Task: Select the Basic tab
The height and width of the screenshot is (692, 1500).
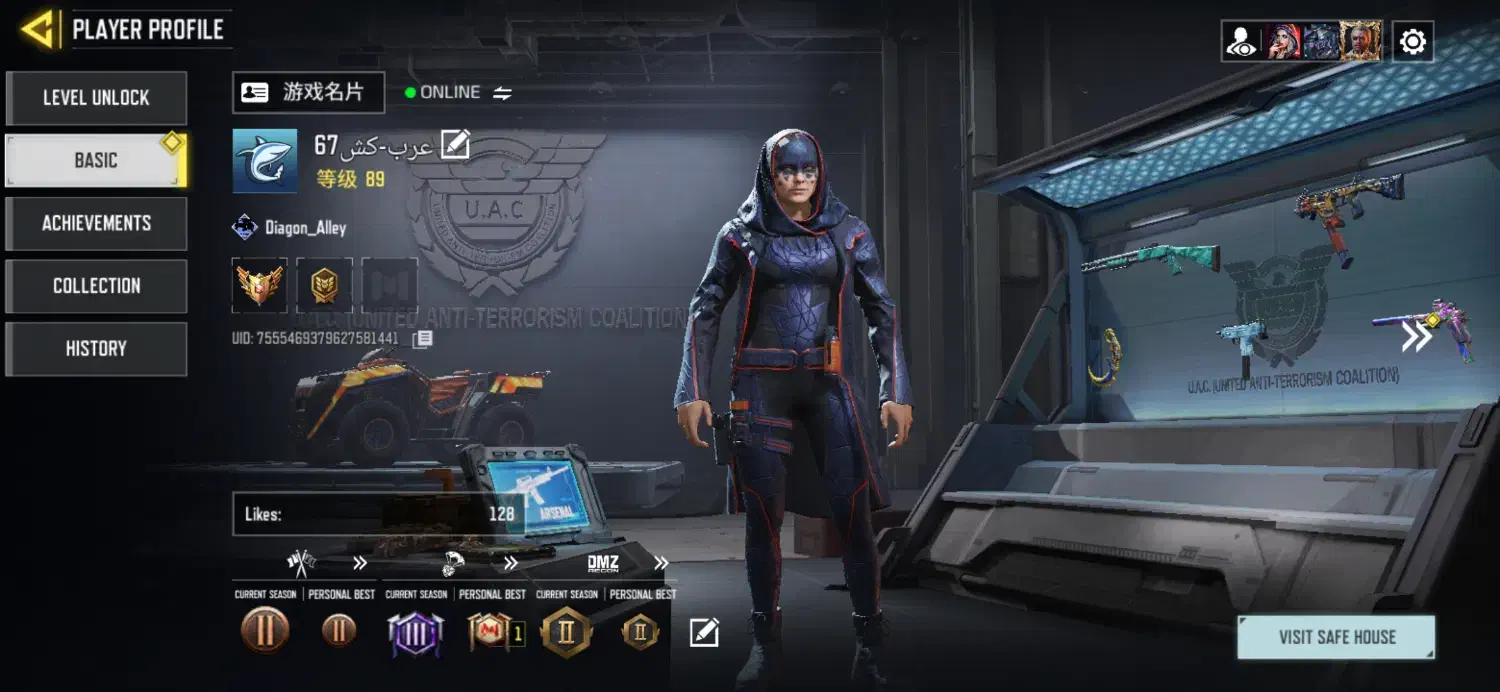Action: [96, 160]
